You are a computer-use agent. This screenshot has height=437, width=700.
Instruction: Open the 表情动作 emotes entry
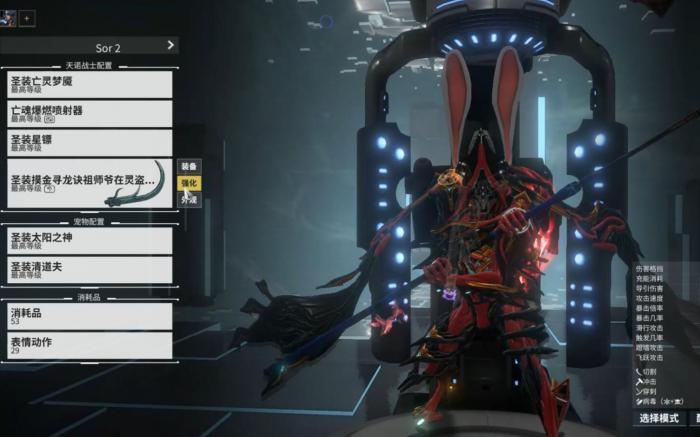point(90,346)
